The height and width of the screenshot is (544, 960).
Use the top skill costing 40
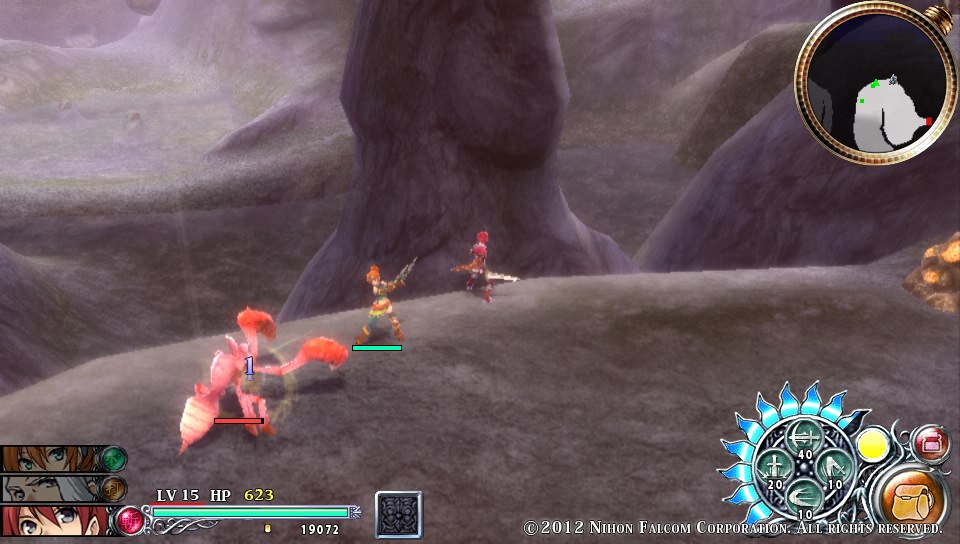tap(804, 437)
